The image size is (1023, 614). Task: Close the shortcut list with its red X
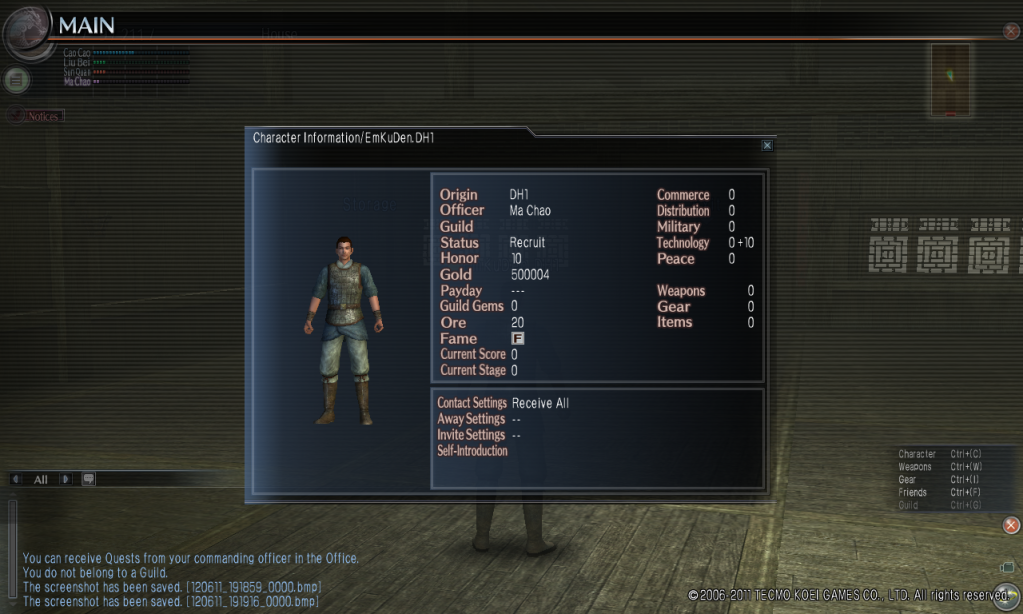click(1011, 525)
